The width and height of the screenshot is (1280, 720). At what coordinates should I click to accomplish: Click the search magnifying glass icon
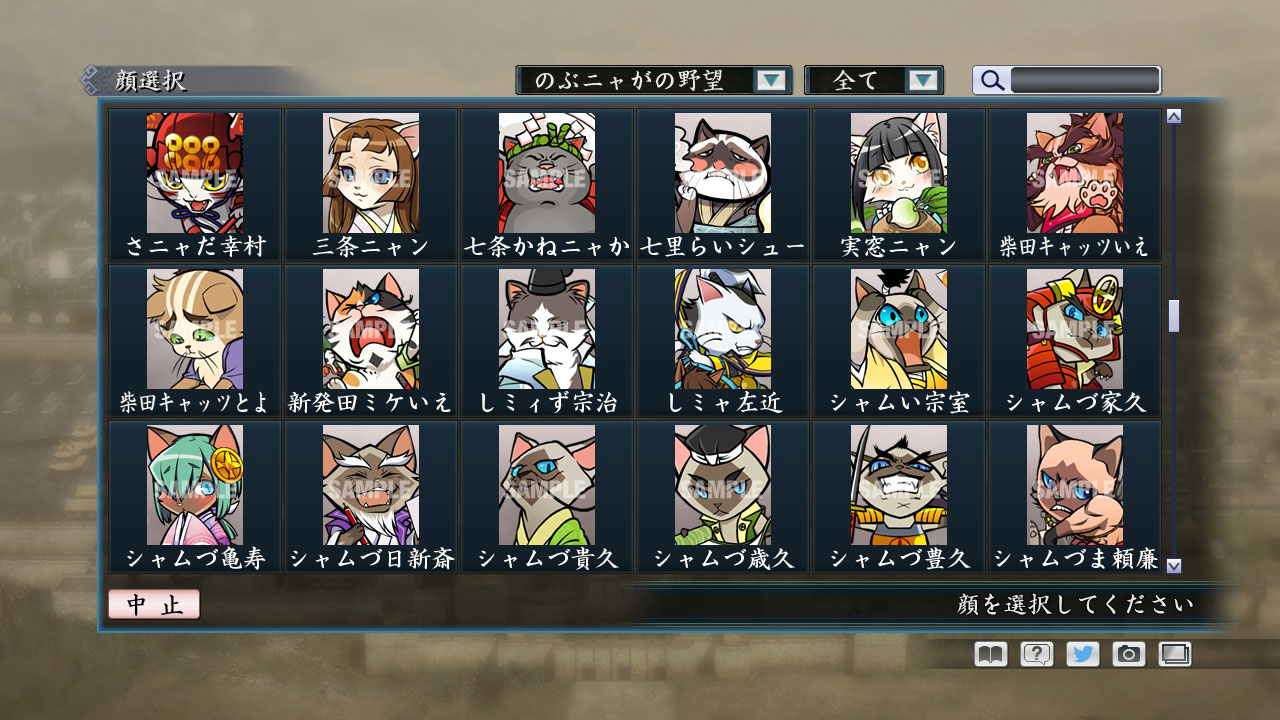pos(991,81)
